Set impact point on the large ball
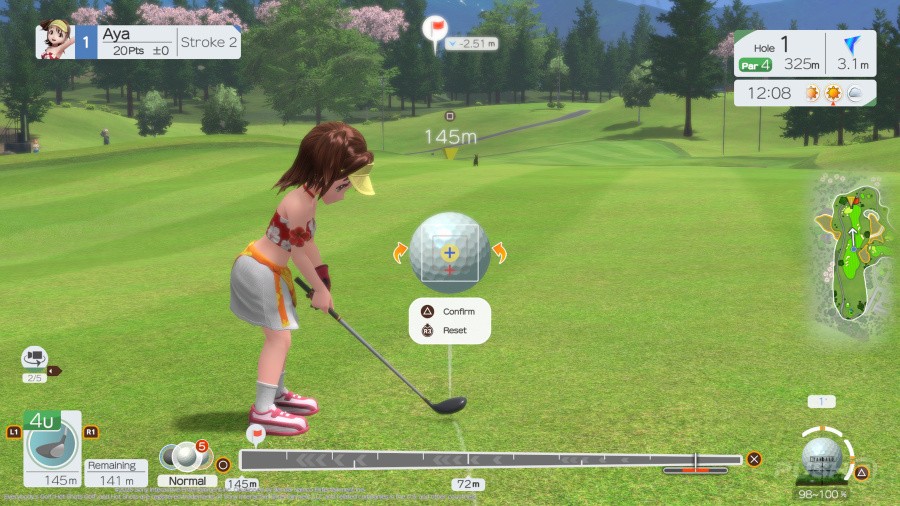 [x=450, y=252]
